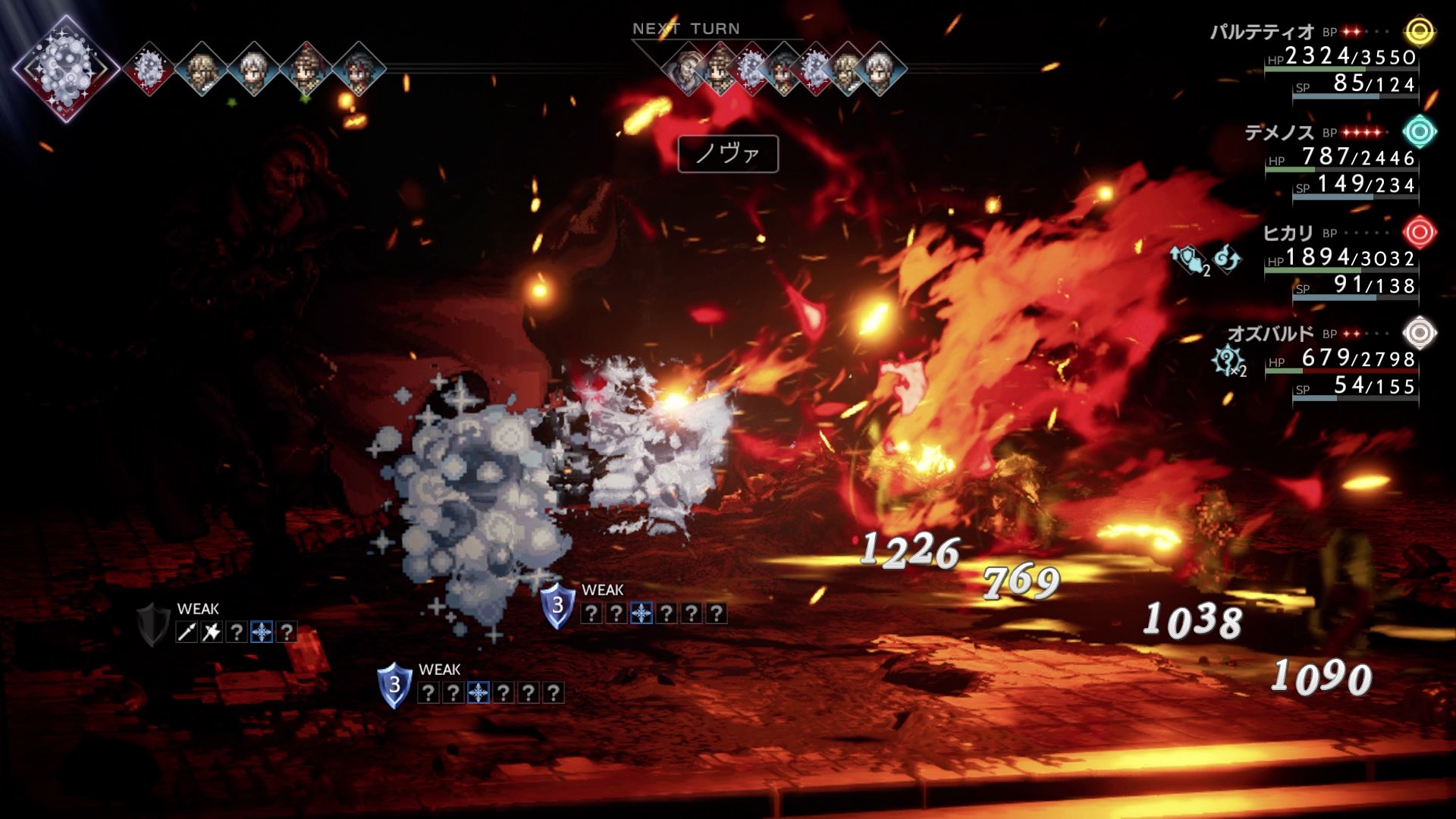This screenshot has width=1456, height=819.
Task: Select the large current-turn enemy portrait
Action: click(x=66, y=68)
